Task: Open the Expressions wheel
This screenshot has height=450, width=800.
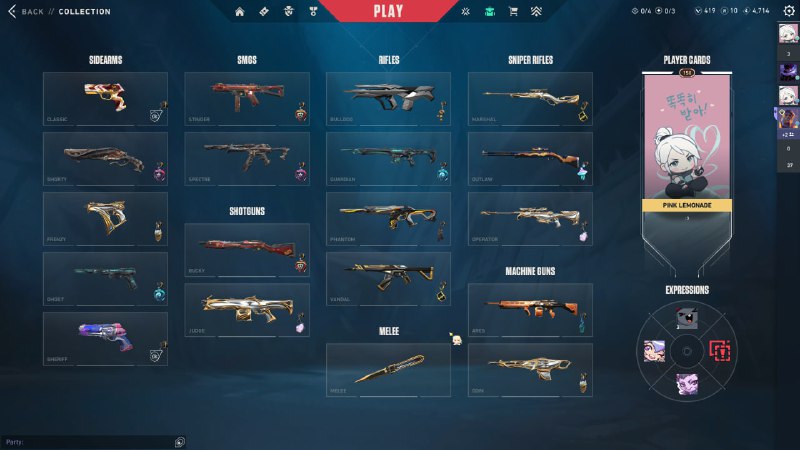Action: coord(687,350)
